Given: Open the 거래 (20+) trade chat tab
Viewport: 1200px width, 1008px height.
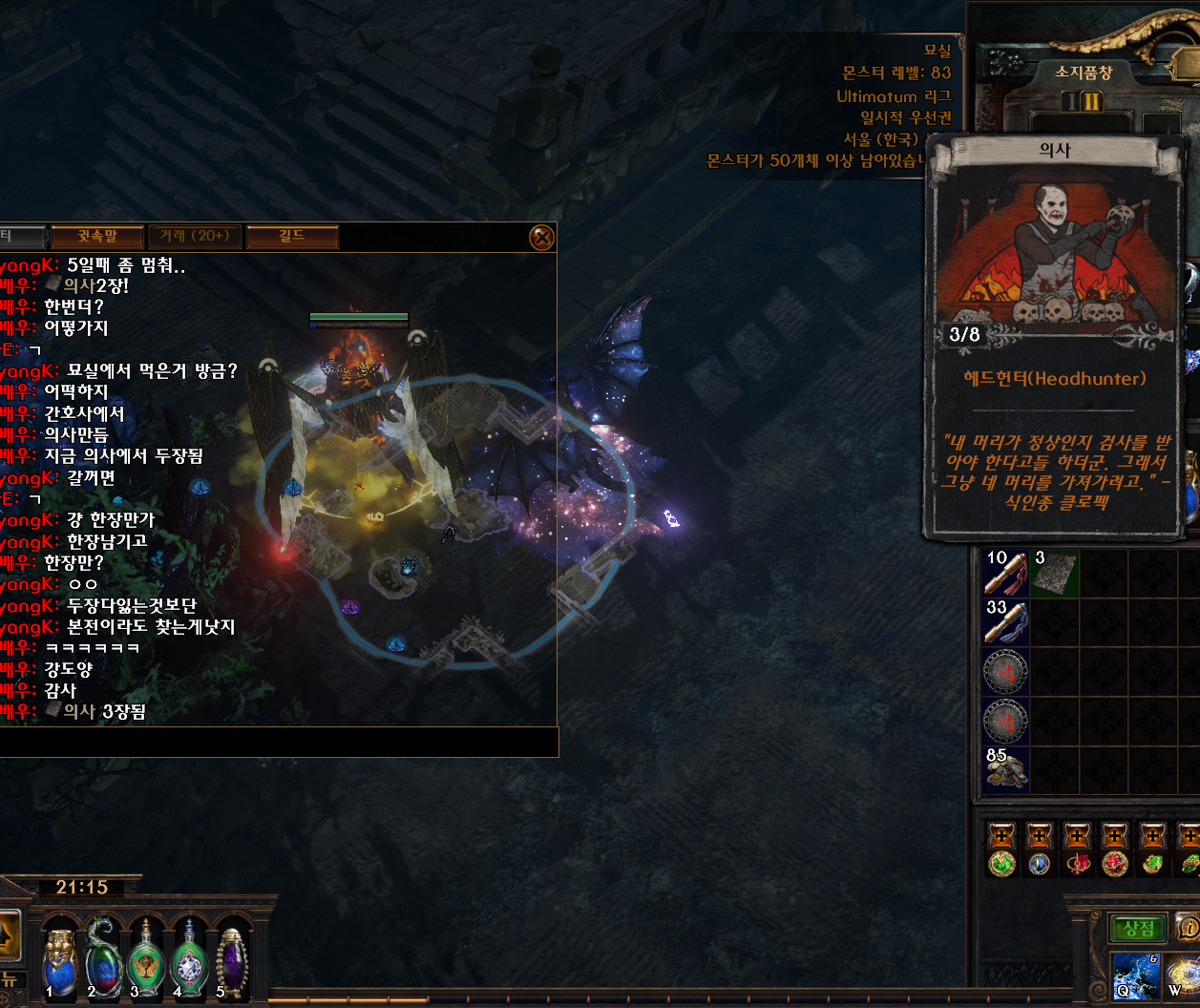Looking at the screenshot, I should pyautogui.click(x=194, y=236).
